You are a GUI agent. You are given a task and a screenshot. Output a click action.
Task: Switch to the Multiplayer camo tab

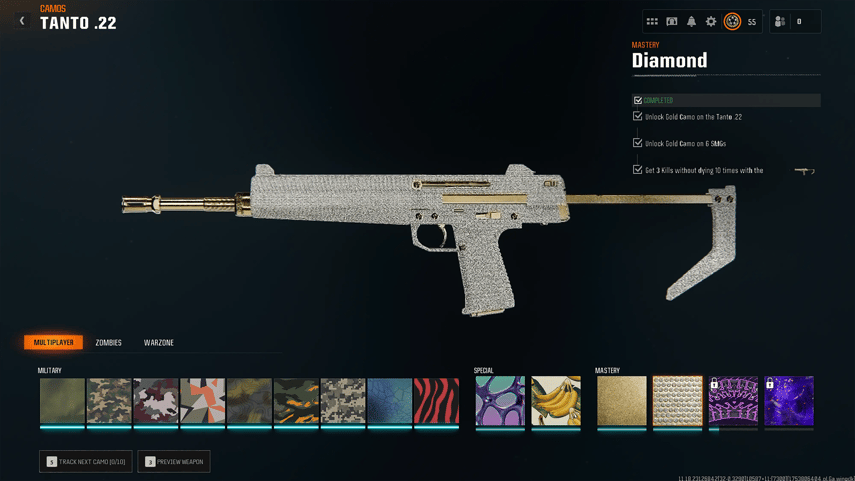click(54, 343)
